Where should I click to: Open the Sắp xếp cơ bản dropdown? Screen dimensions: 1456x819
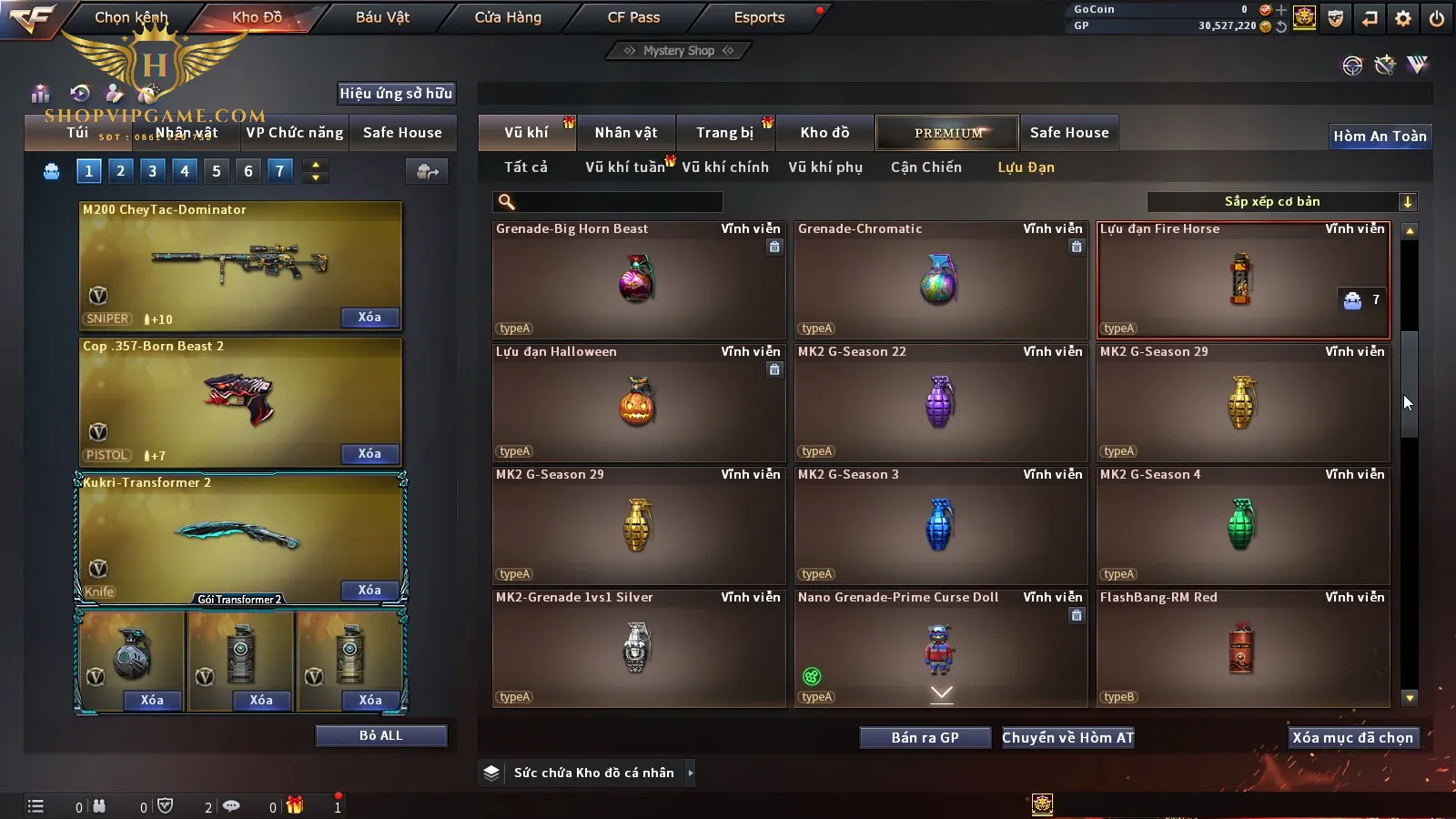(x=1281, y=202)
